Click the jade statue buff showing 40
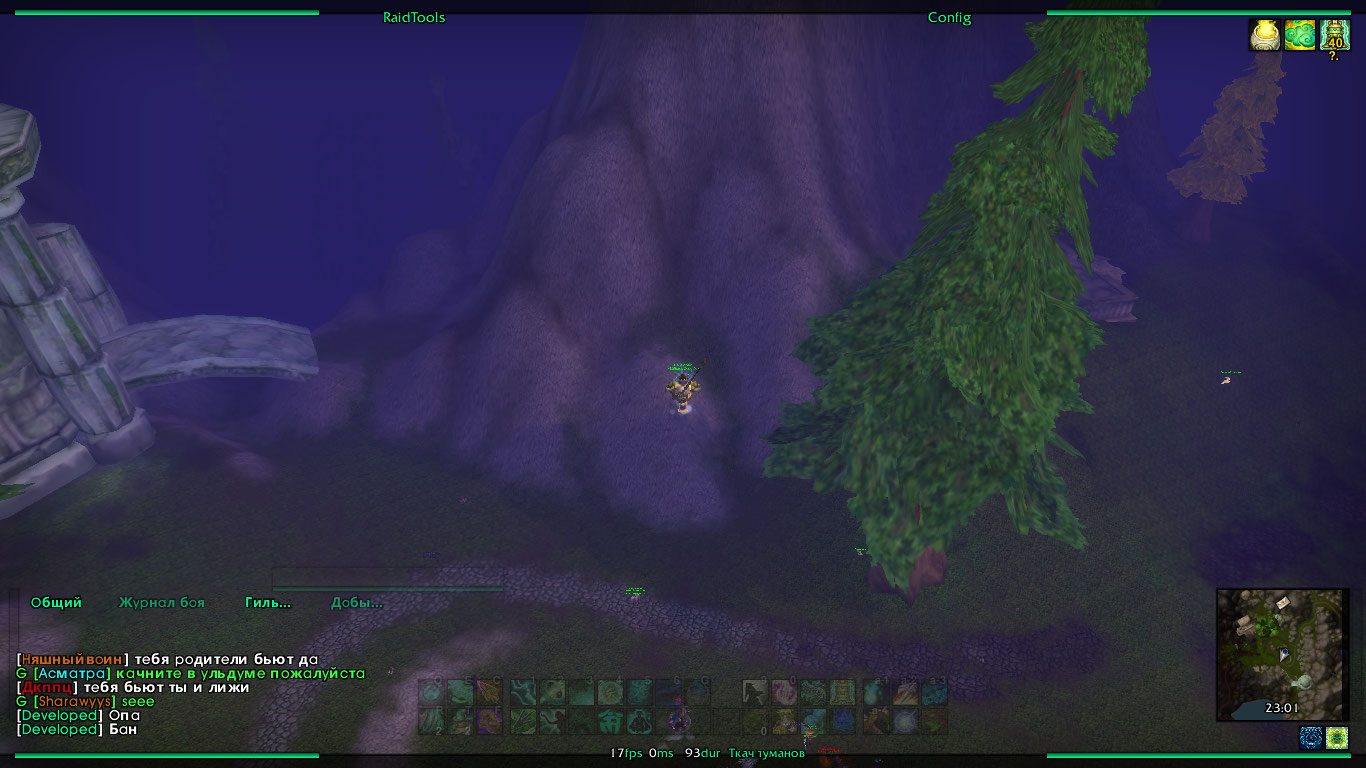This screenshot has width=1366, height=768. tap(1334, 35)
